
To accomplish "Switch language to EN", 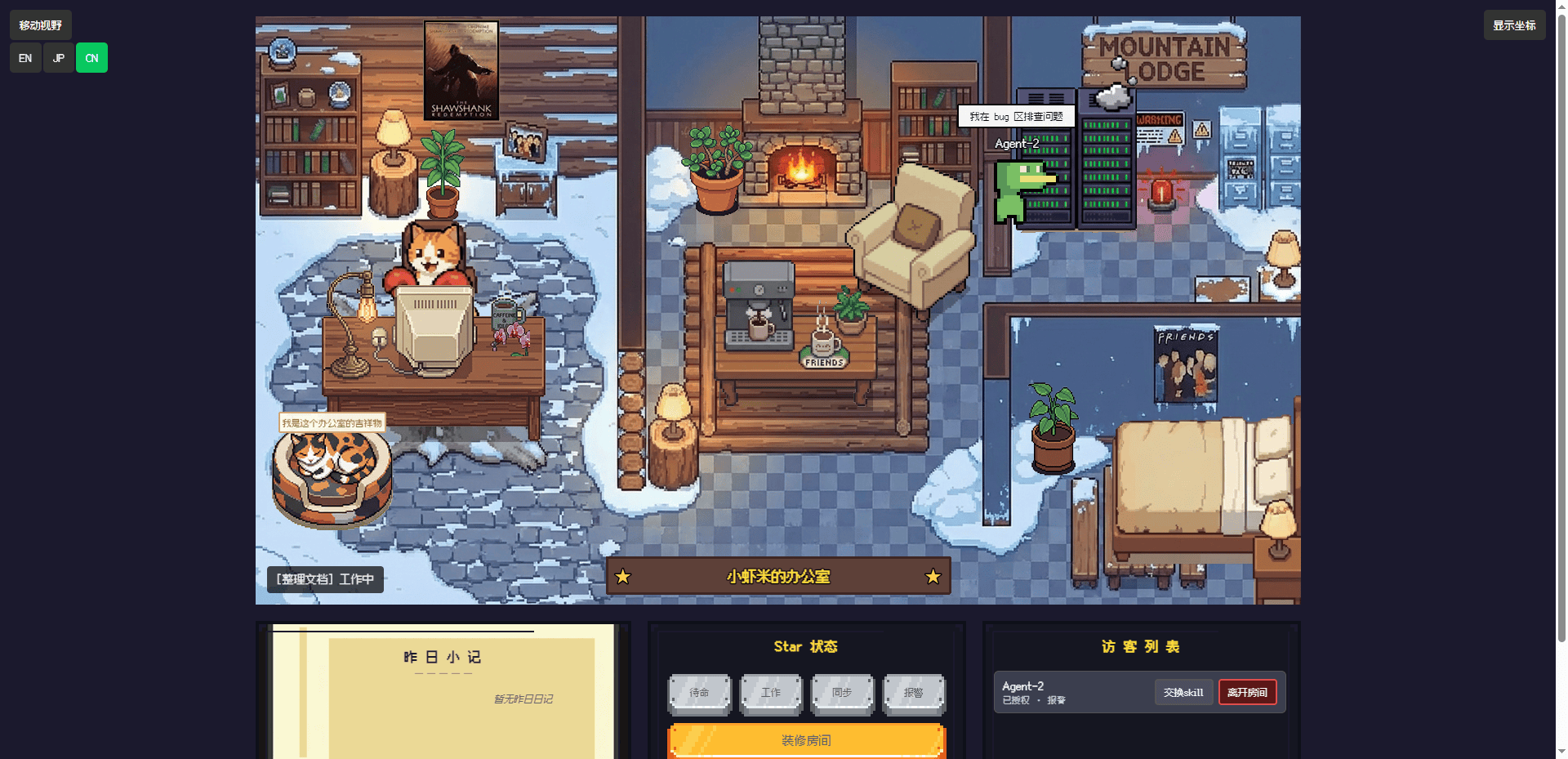I will point(25,58).
